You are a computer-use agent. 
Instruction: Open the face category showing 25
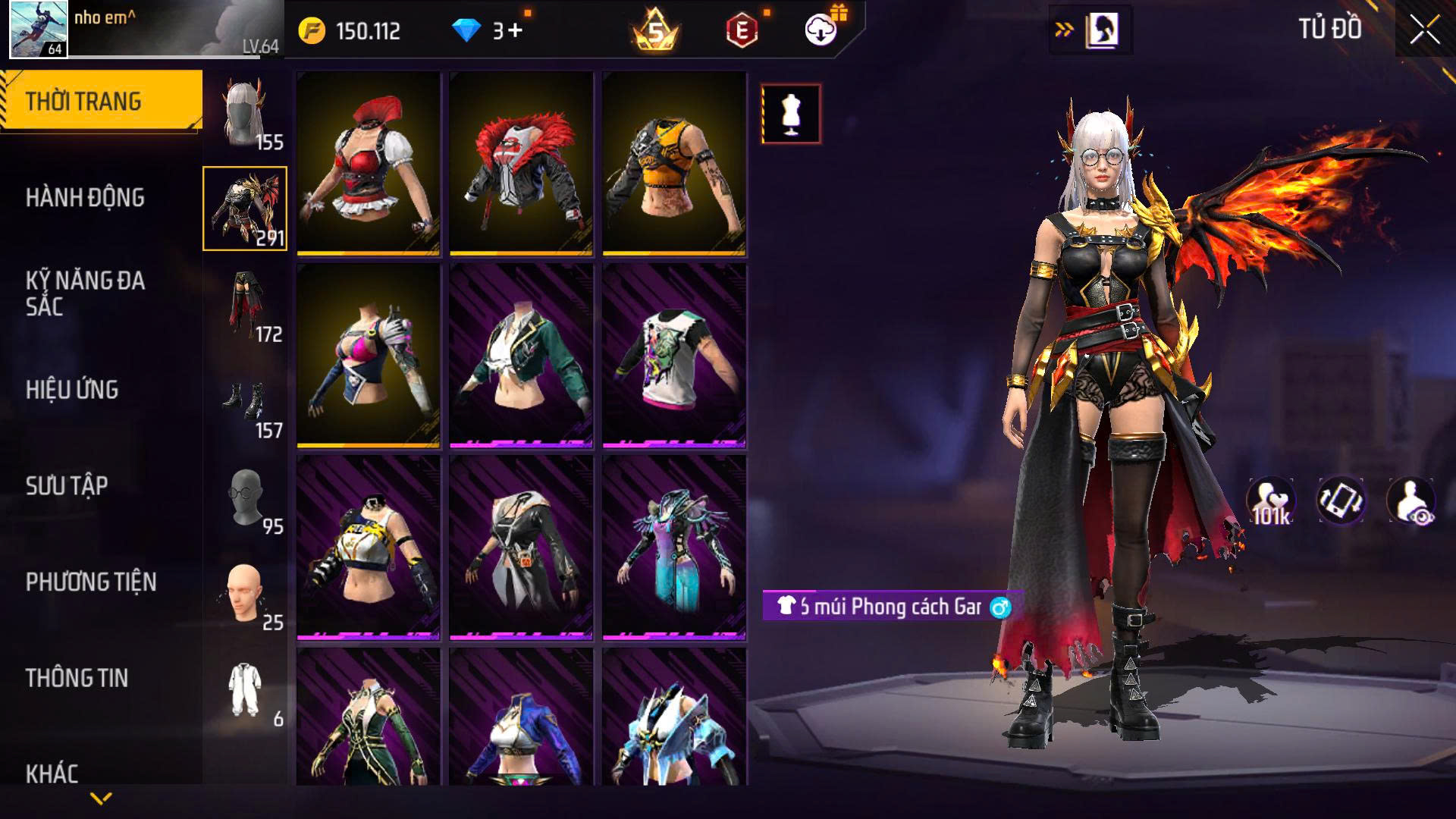tap(245, 595)
